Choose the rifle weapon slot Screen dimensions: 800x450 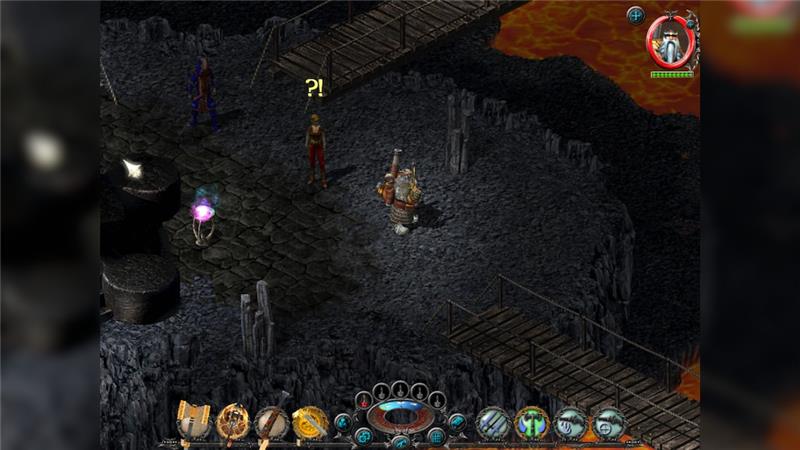(272, 421)
